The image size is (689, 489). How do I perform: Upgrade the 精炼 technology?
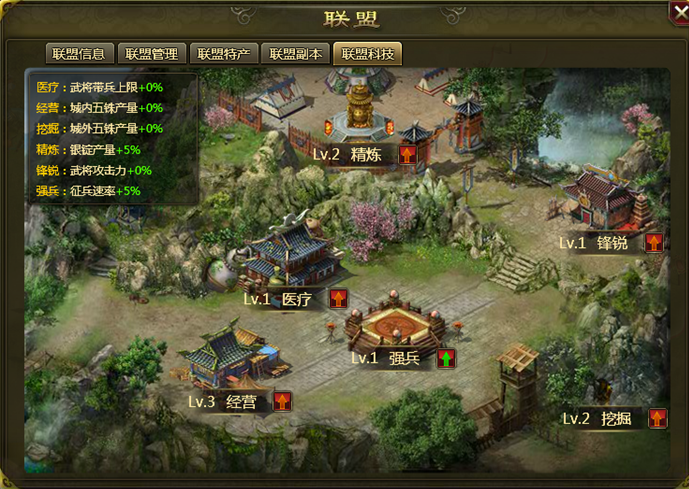tap(407, 154)
